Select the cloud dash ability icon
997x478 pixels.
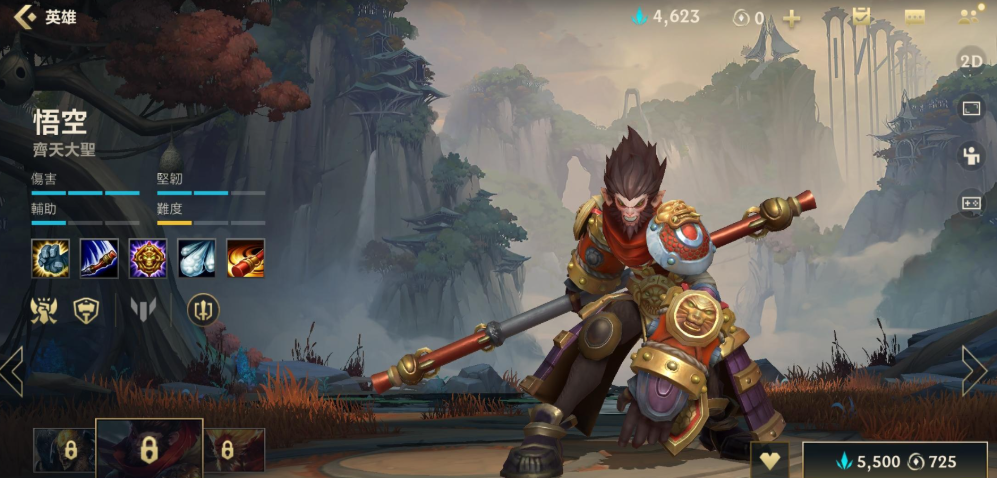click(x=196, y=258)
